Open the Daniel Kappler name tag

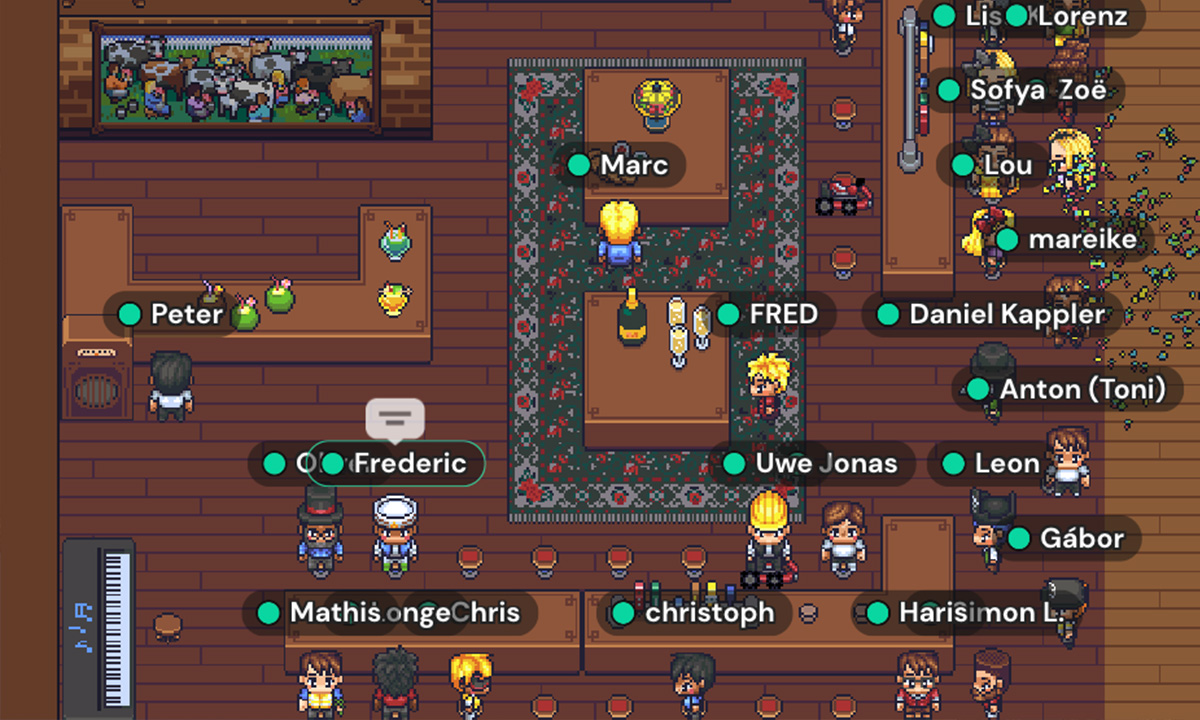click(x=992, y=315)
